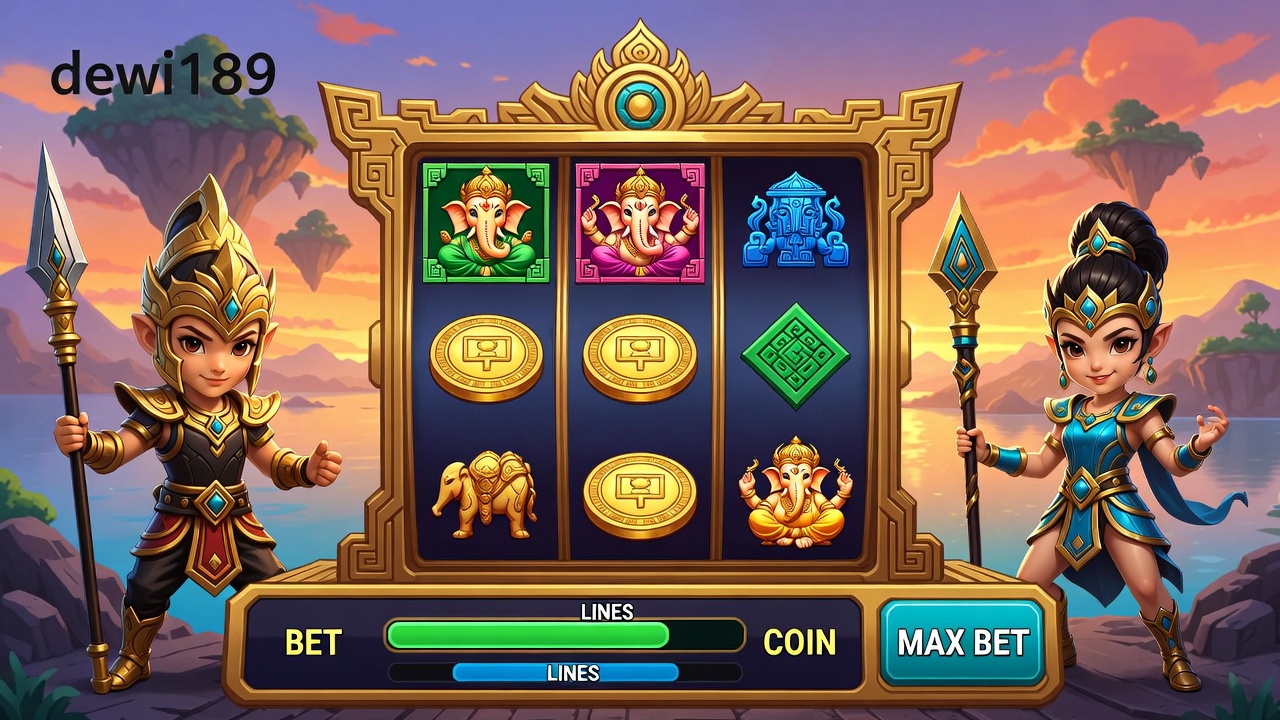This screenshot has height=720, width=1280.
Task: Select the green diamond knot symbol
Action: 795,356
